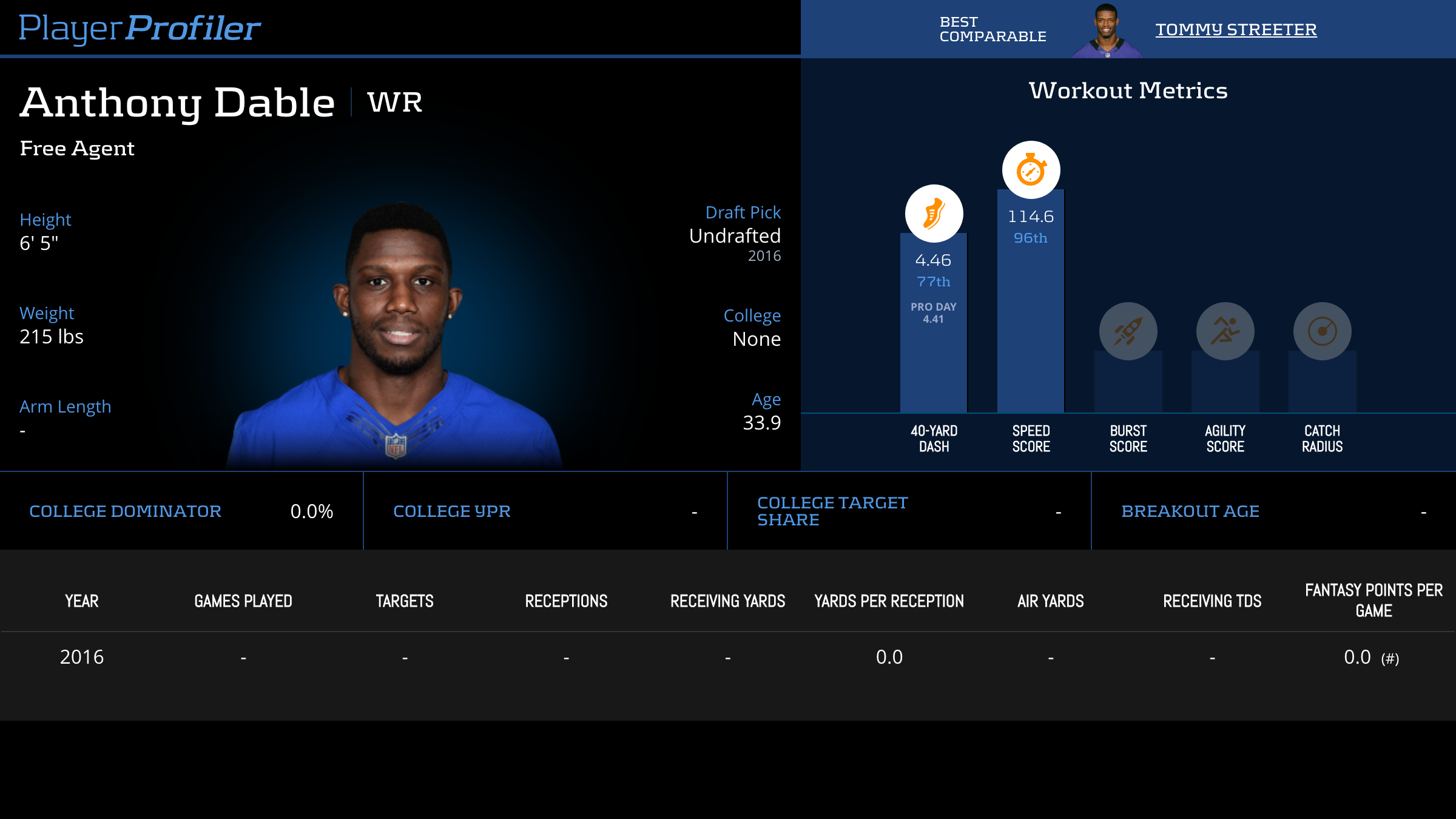1456x819 pixels.
Task: Select the Receiving Yards column header
Action: point(727,601)
